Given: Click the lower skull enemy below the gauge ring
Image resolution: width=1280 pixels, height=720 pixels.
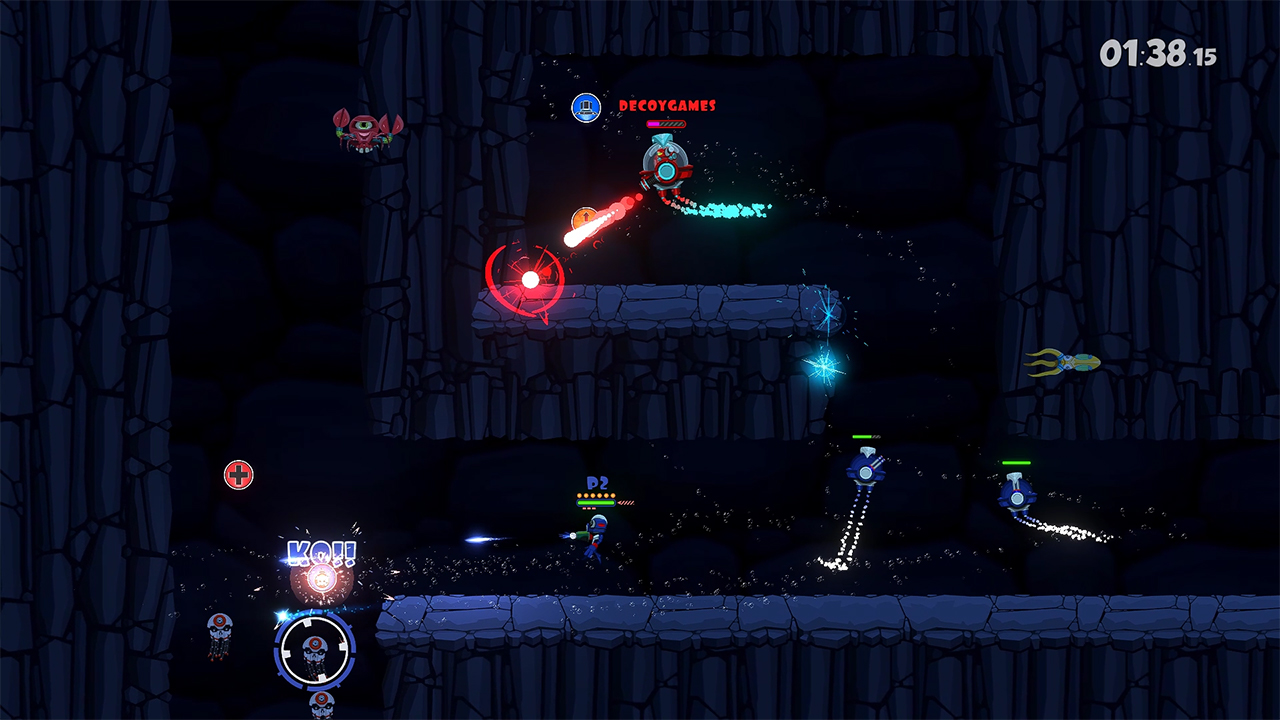Looking at the screenshot, I should point(321,703).
